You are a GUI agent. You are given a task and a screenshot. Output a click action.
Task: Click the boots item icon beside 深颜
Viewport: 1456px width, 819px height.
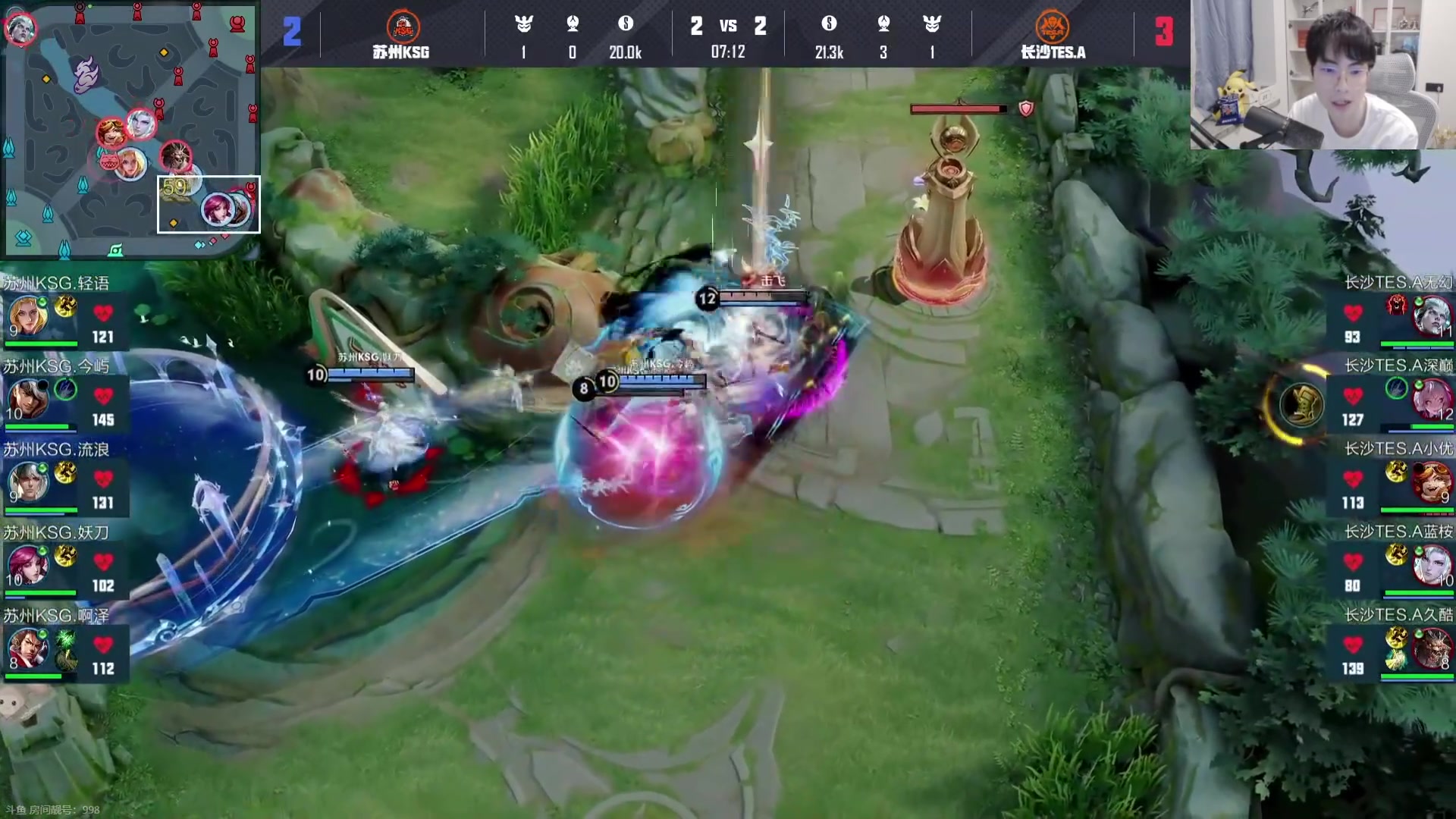click(x=1301, y=403)
